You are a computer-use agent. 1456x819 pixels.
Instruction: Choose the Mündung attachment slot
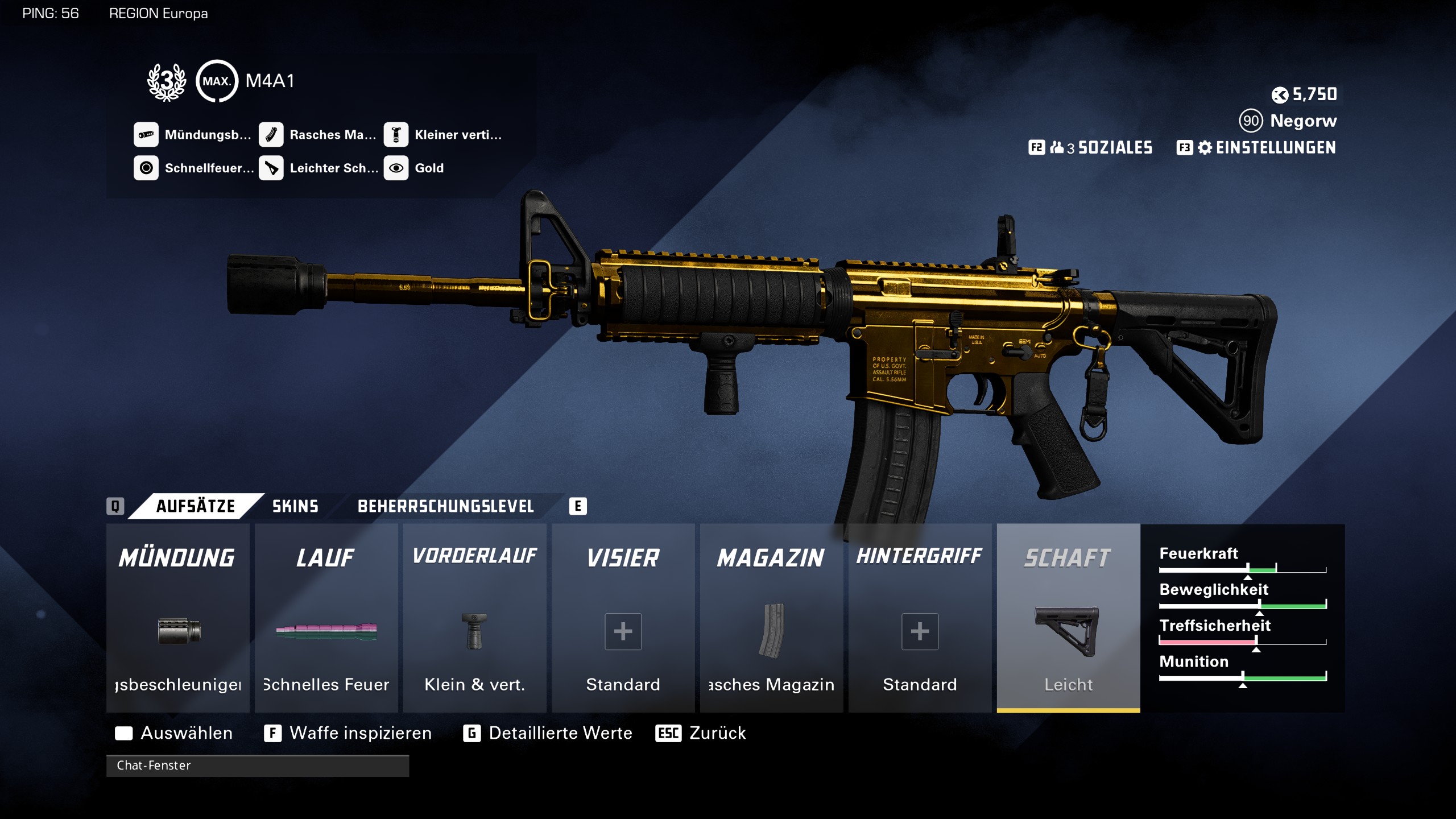pyautogui.click(x=177, y=618)
